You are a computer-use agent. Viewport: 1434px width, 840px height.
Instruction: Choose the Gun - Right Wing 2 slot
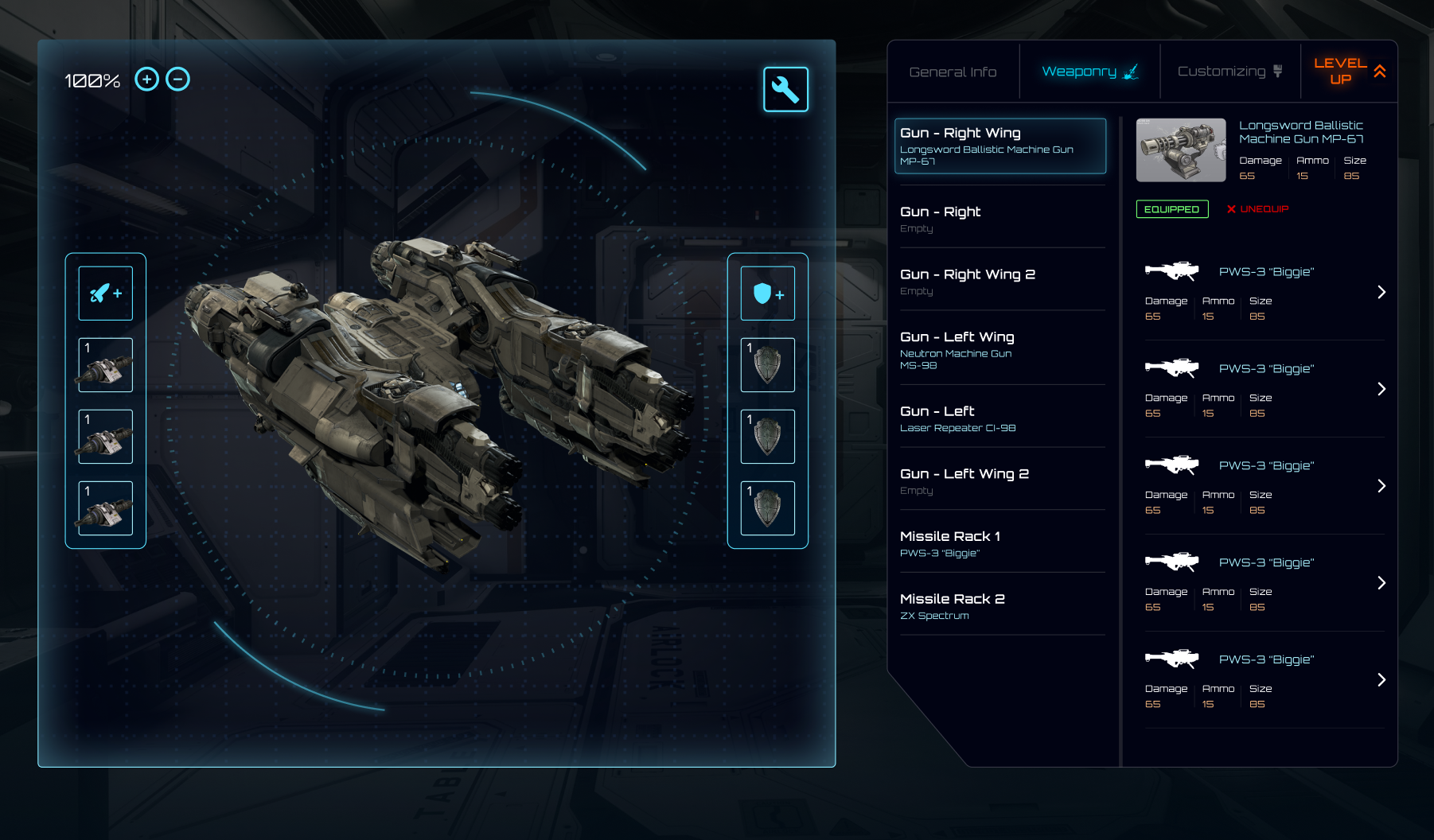(1000, 281)
